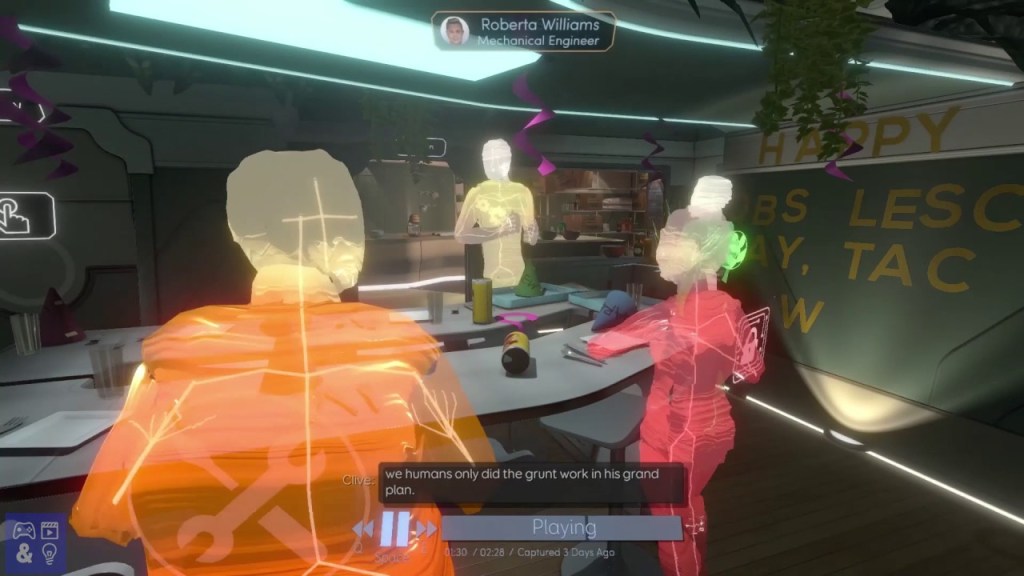Rewind the recording with the double-left arrows
The width and height of the screenshot is (1024, 576).
pos(363,528)
